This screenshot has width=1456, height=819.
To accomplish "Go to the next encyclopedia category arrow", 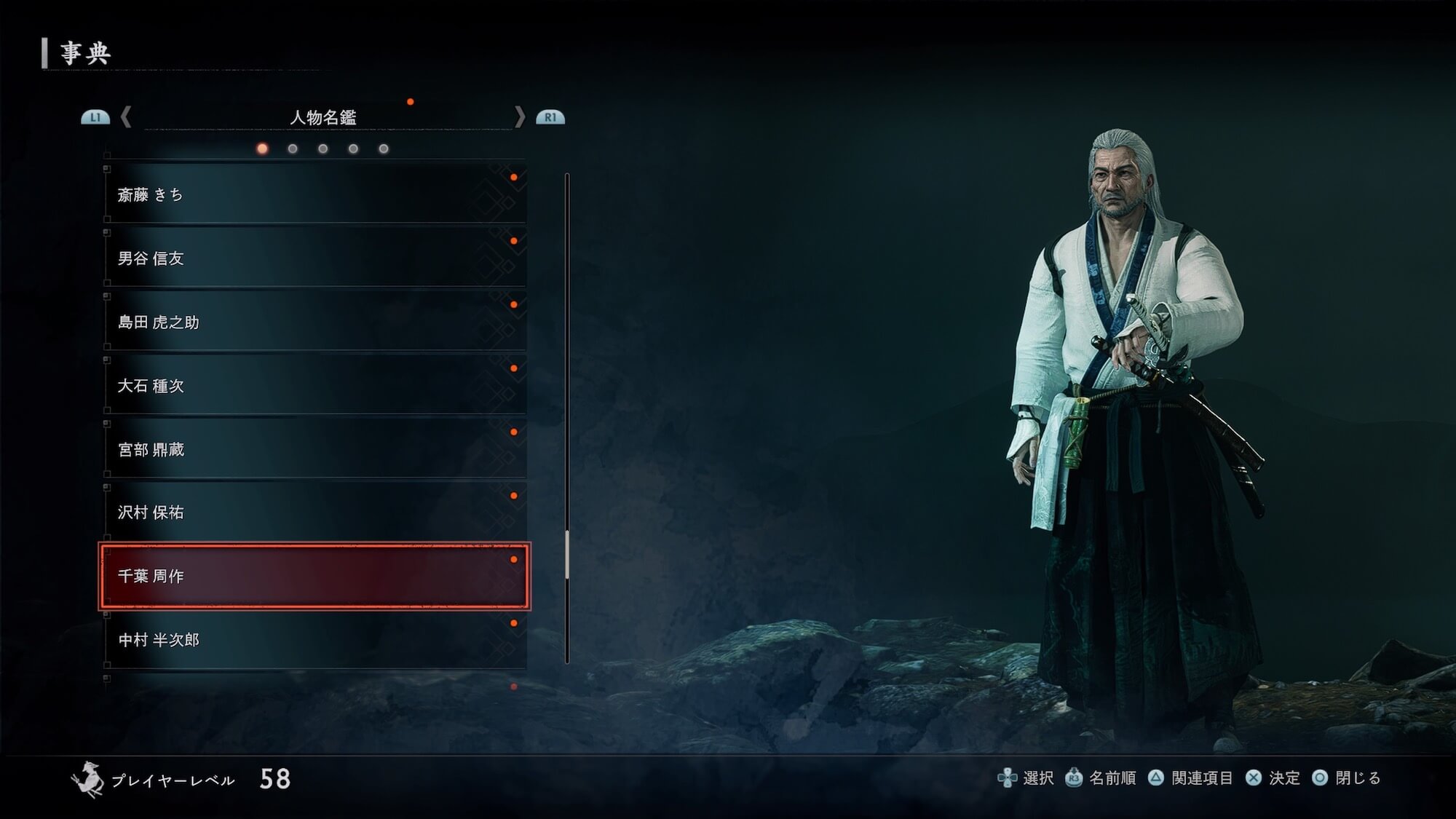I will [519, 117].
